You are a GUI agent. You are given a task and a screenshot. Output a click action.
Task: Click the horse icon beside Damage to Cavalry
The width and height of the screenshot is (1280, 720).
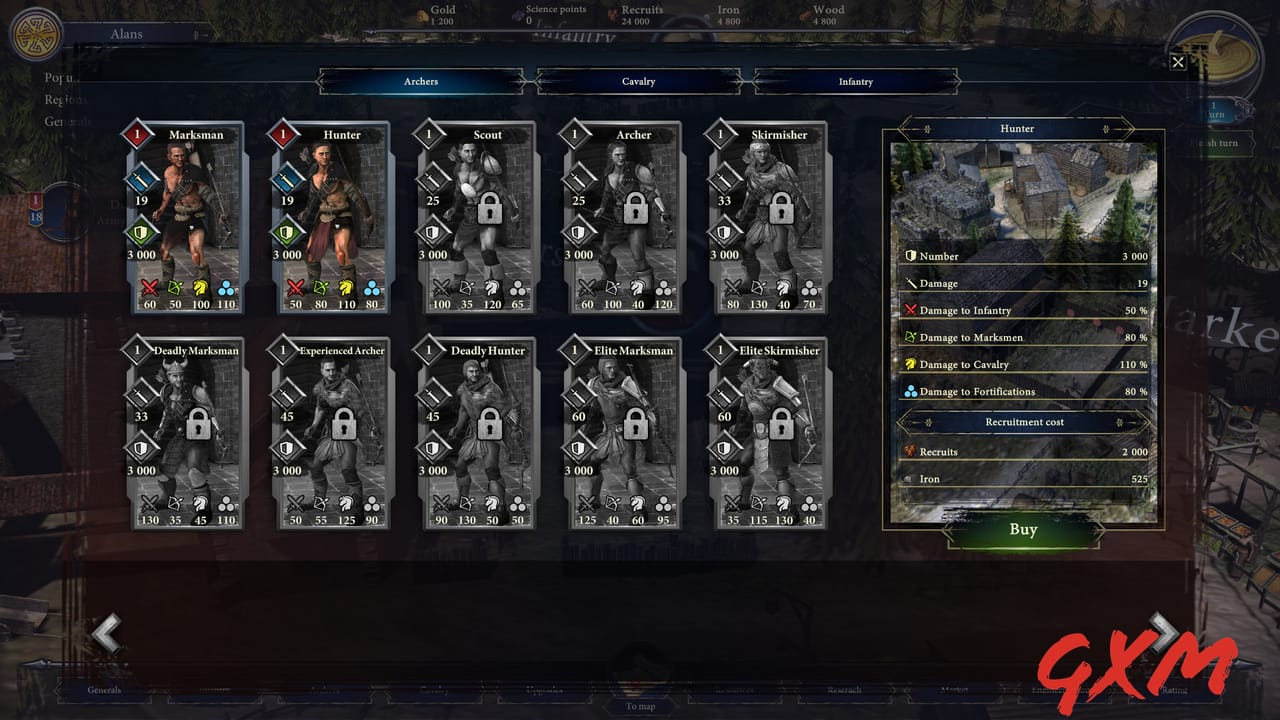tap(911, 364)
